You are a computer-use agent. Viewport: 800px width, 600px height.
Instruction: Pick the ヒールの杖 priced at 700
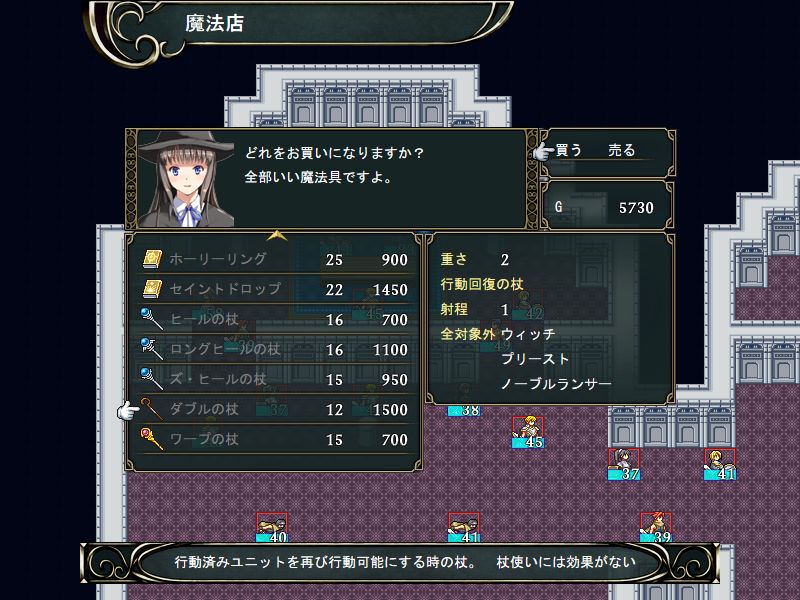coord(274,320)
